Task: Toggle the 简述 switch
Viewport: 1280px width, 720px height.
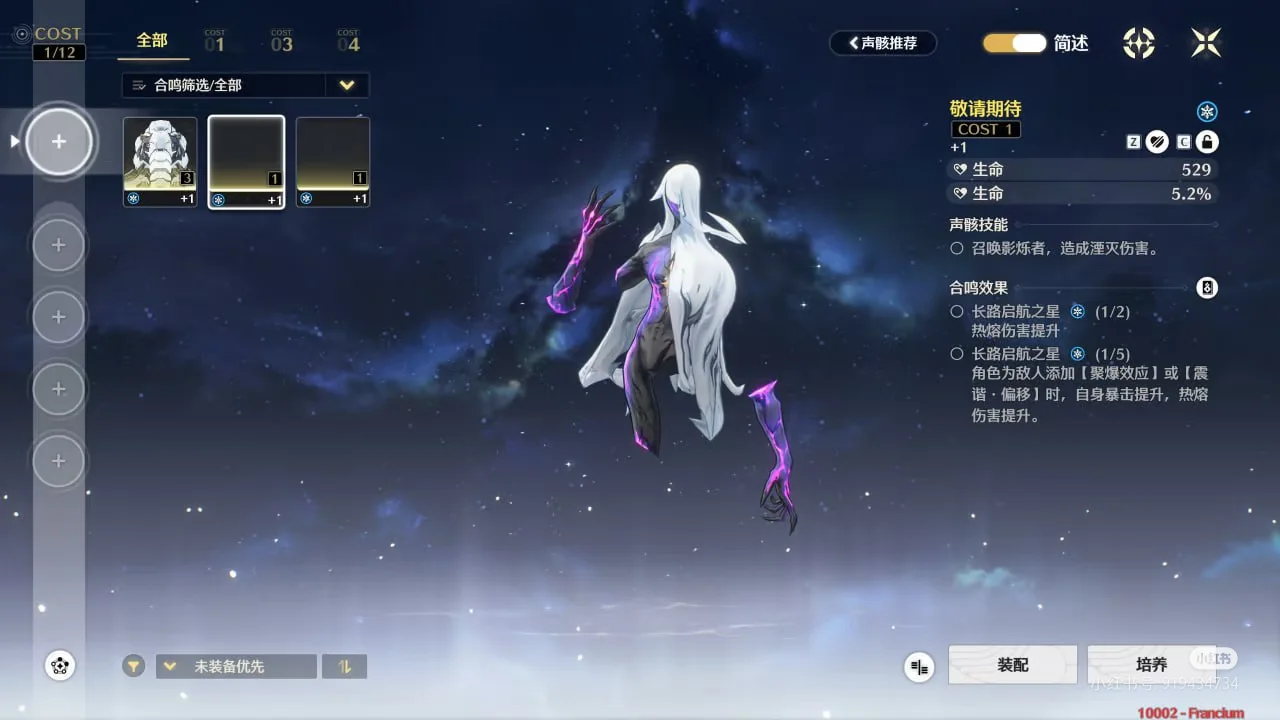Action: [x=1014, y=43]
